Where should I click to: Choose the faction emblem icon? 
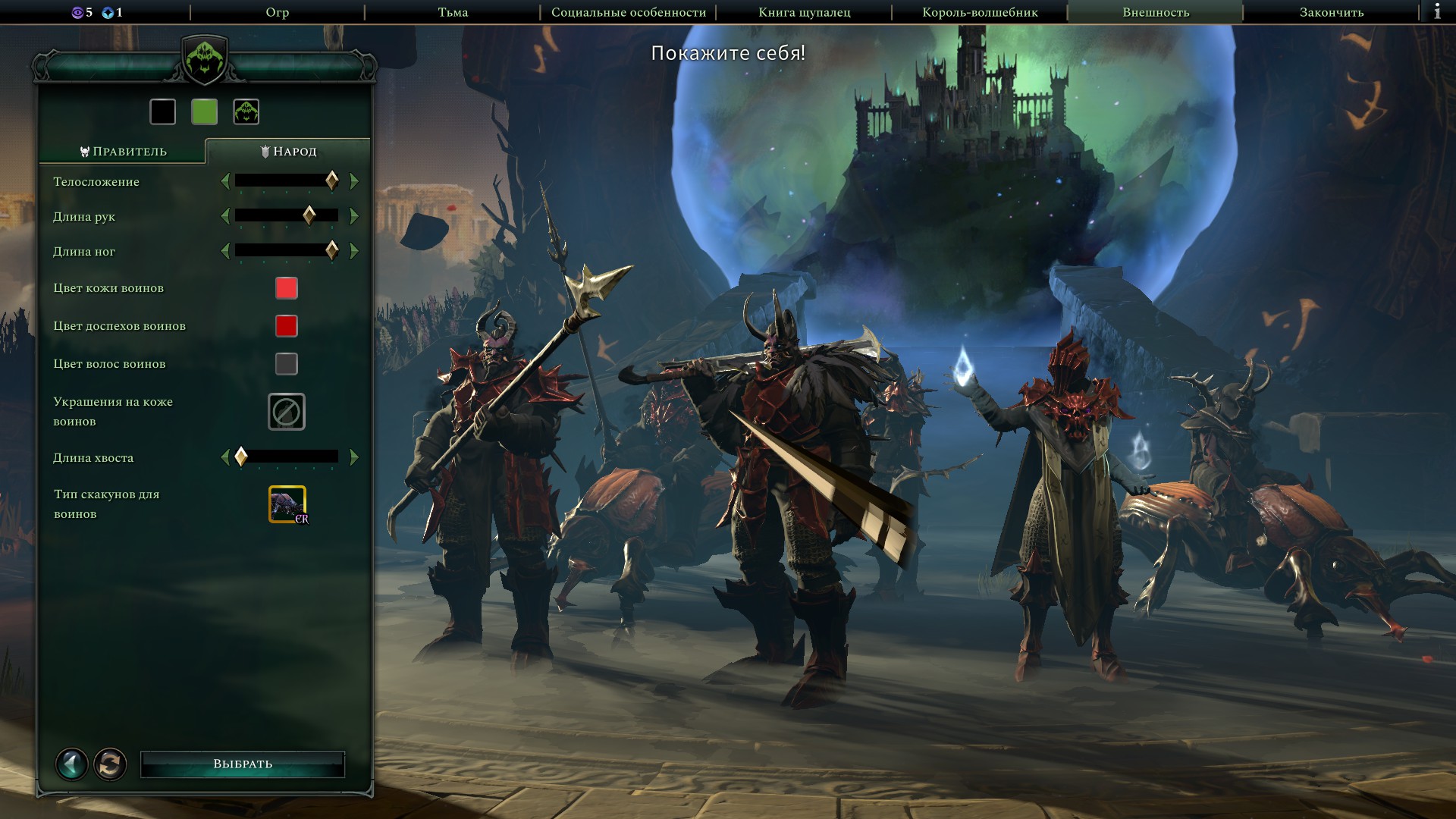pyautogui.click(x=246, y=112)
